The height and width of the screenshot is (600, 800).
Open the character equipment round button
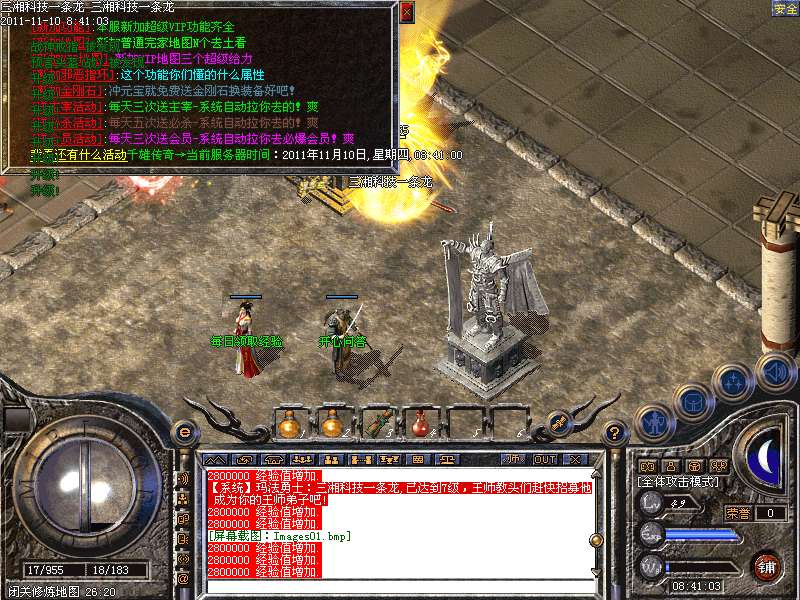[x=655, y=423]
